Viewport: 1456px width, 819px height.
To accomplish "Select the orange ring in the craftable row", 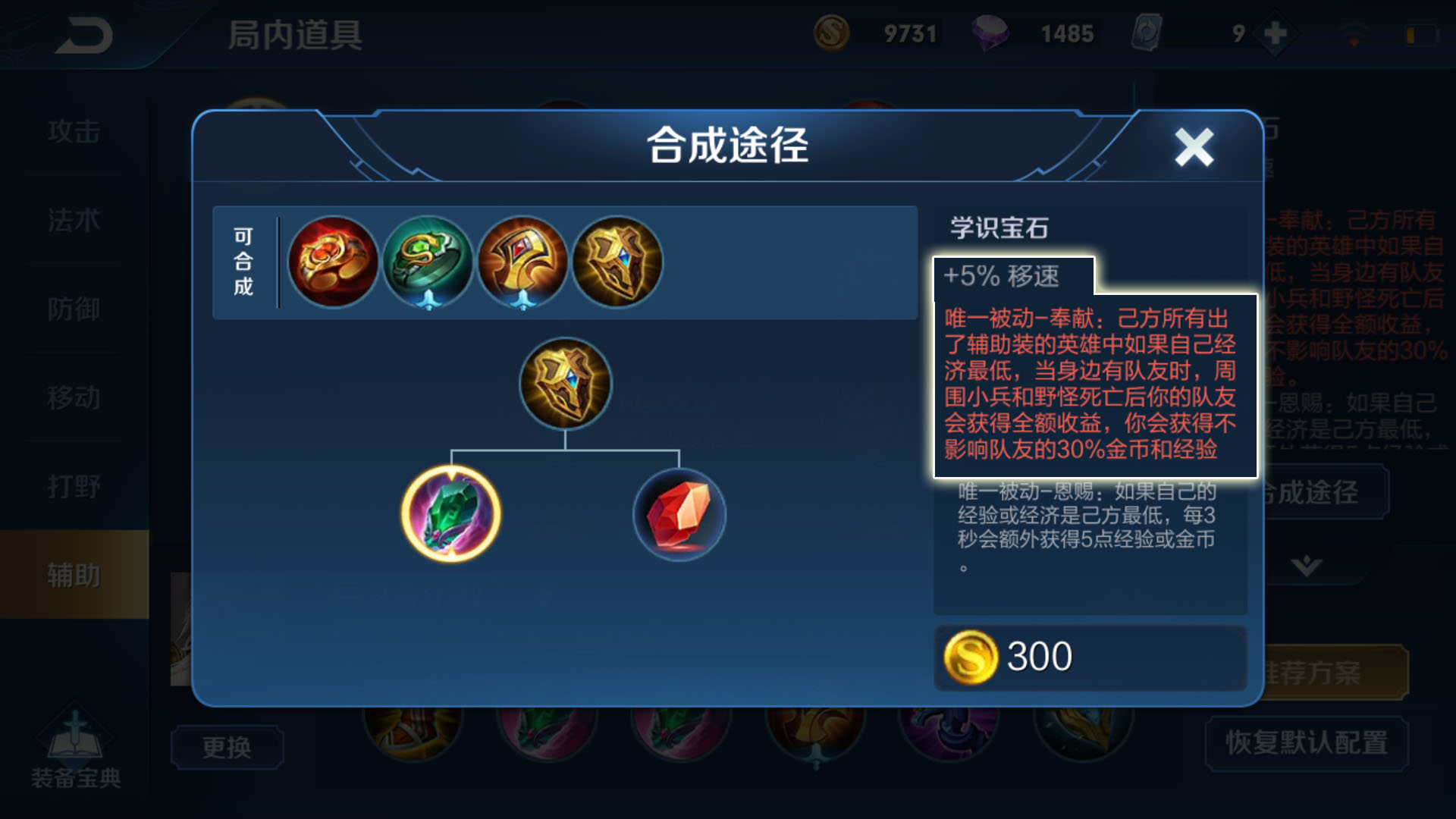I will coord(334,262).
